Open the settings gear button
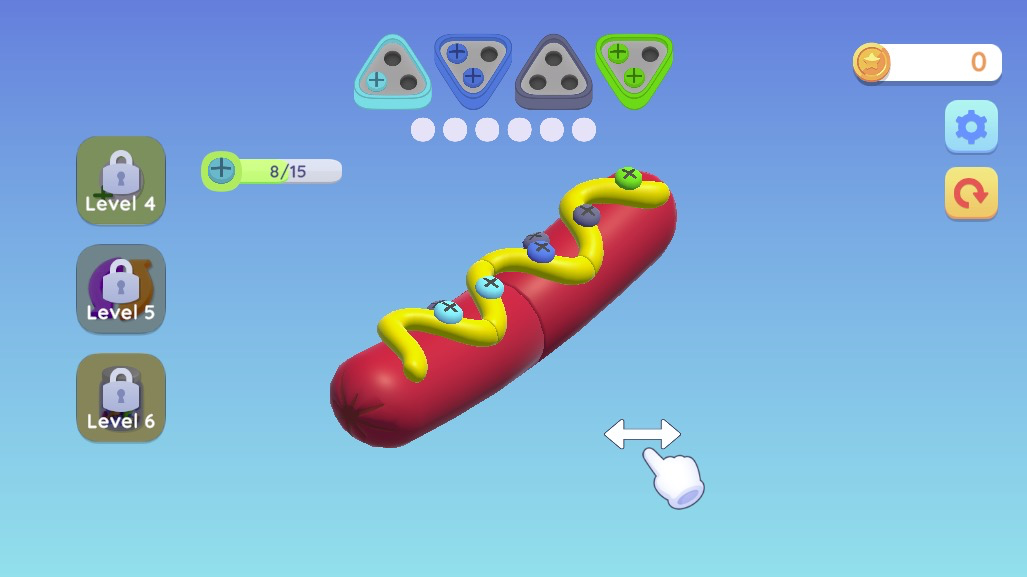This screenshot has width=1027, height=577. tap(971, 127)
